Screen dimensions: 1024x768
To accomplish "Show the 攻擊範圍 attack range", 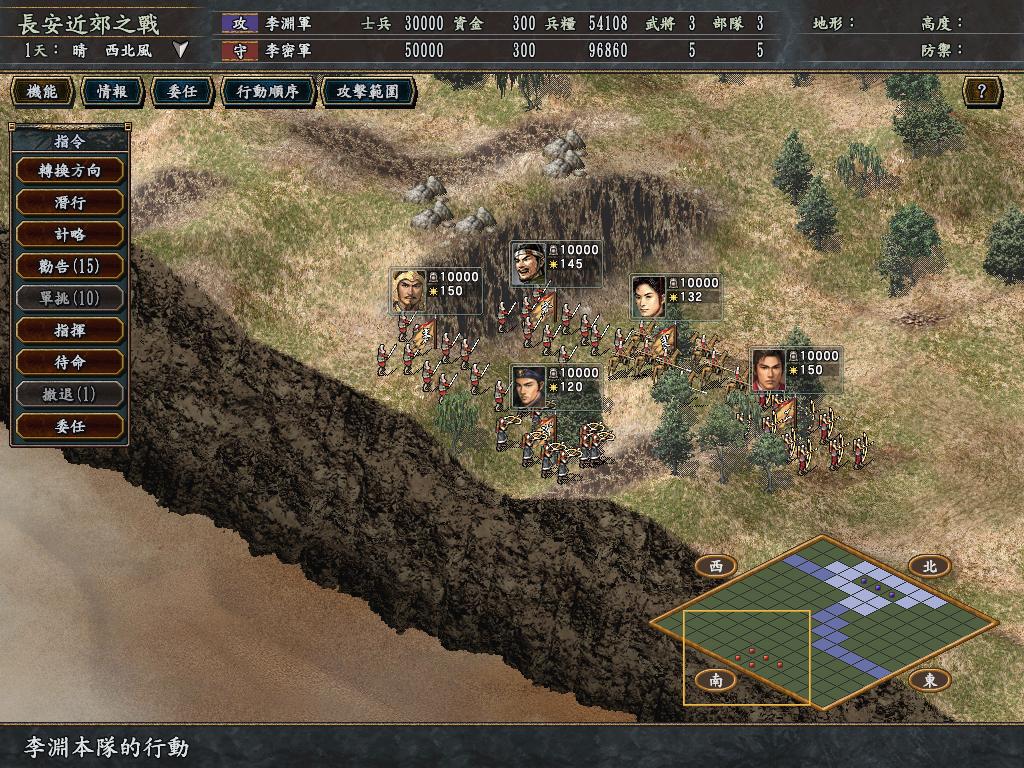I will (367, 92).
